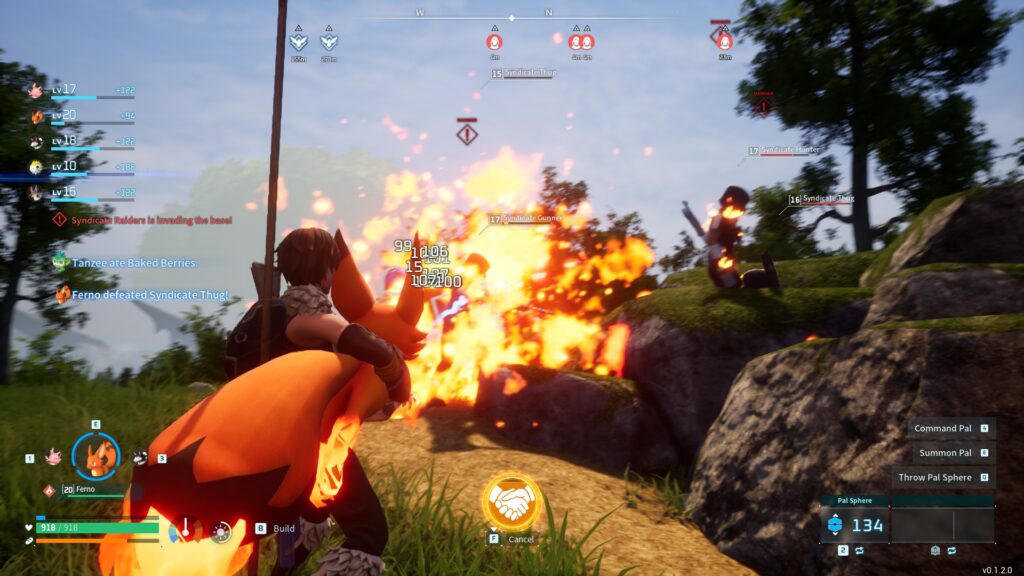Click the compass bar north marker

[x=548, y=13]
